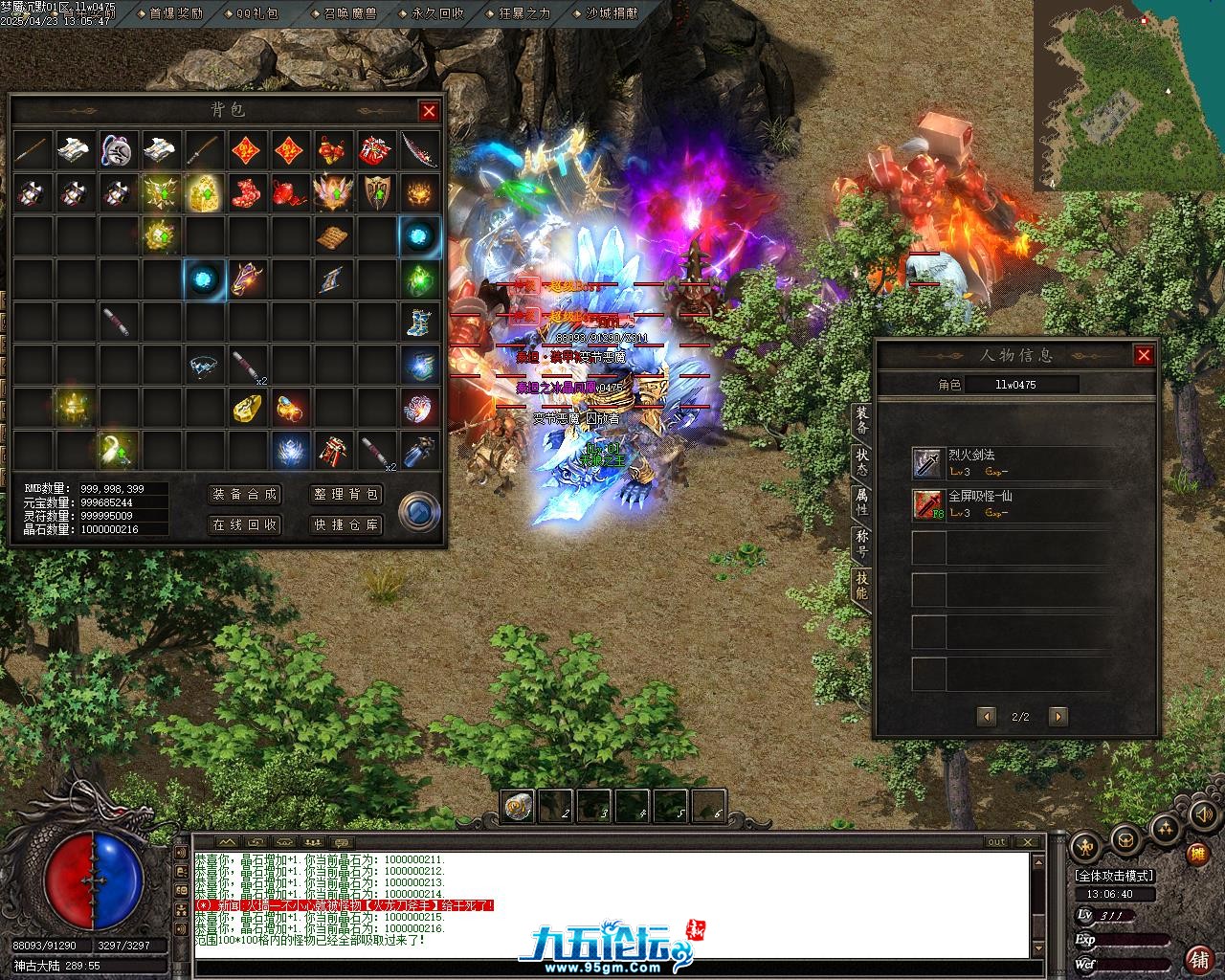Select the red boots in the bag
The height and width of the screenshot is (980, 1225).
click(x=247, y=192)
